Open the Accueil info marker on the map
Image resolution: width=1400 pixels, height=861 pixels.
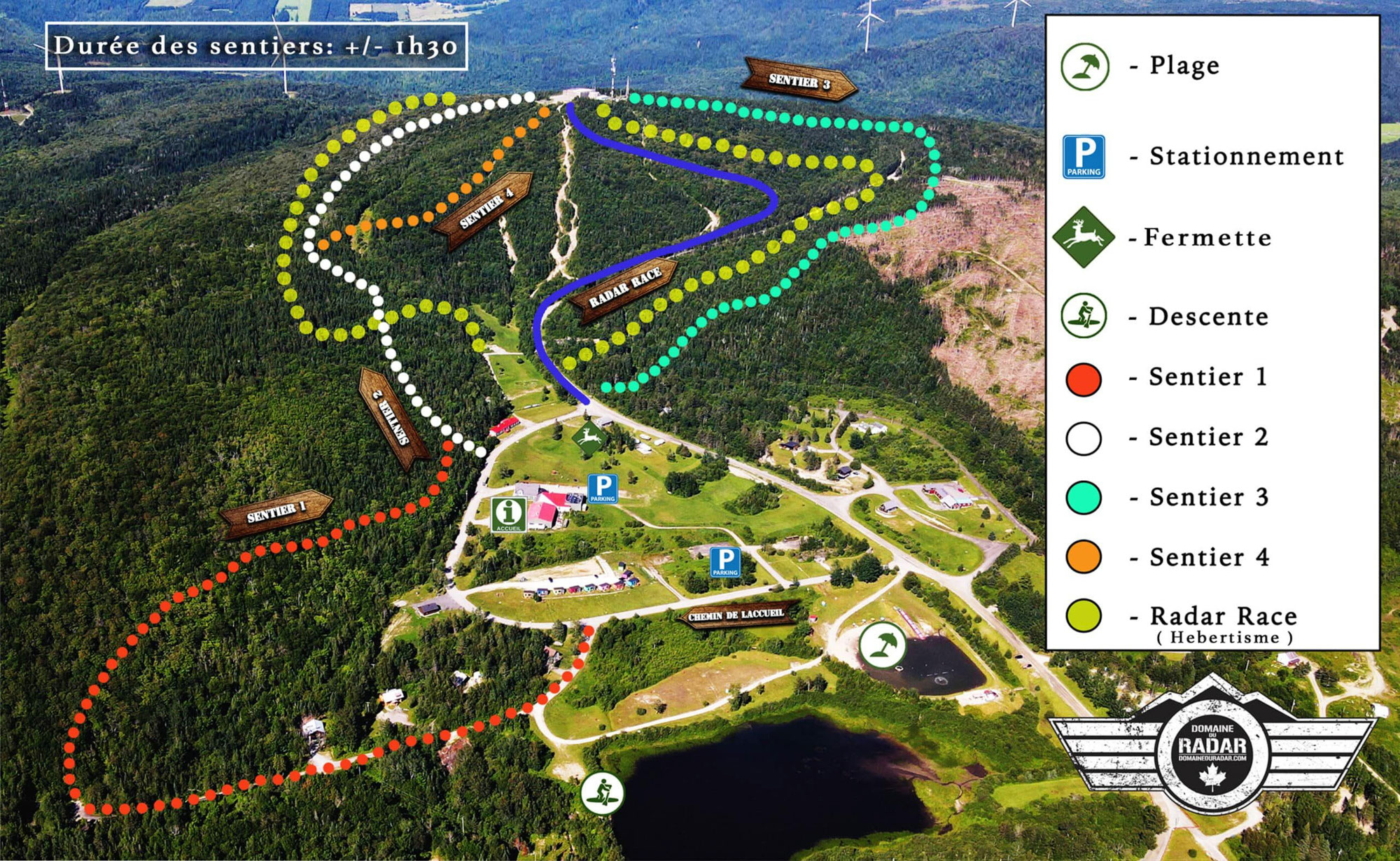tap(509, 514)
